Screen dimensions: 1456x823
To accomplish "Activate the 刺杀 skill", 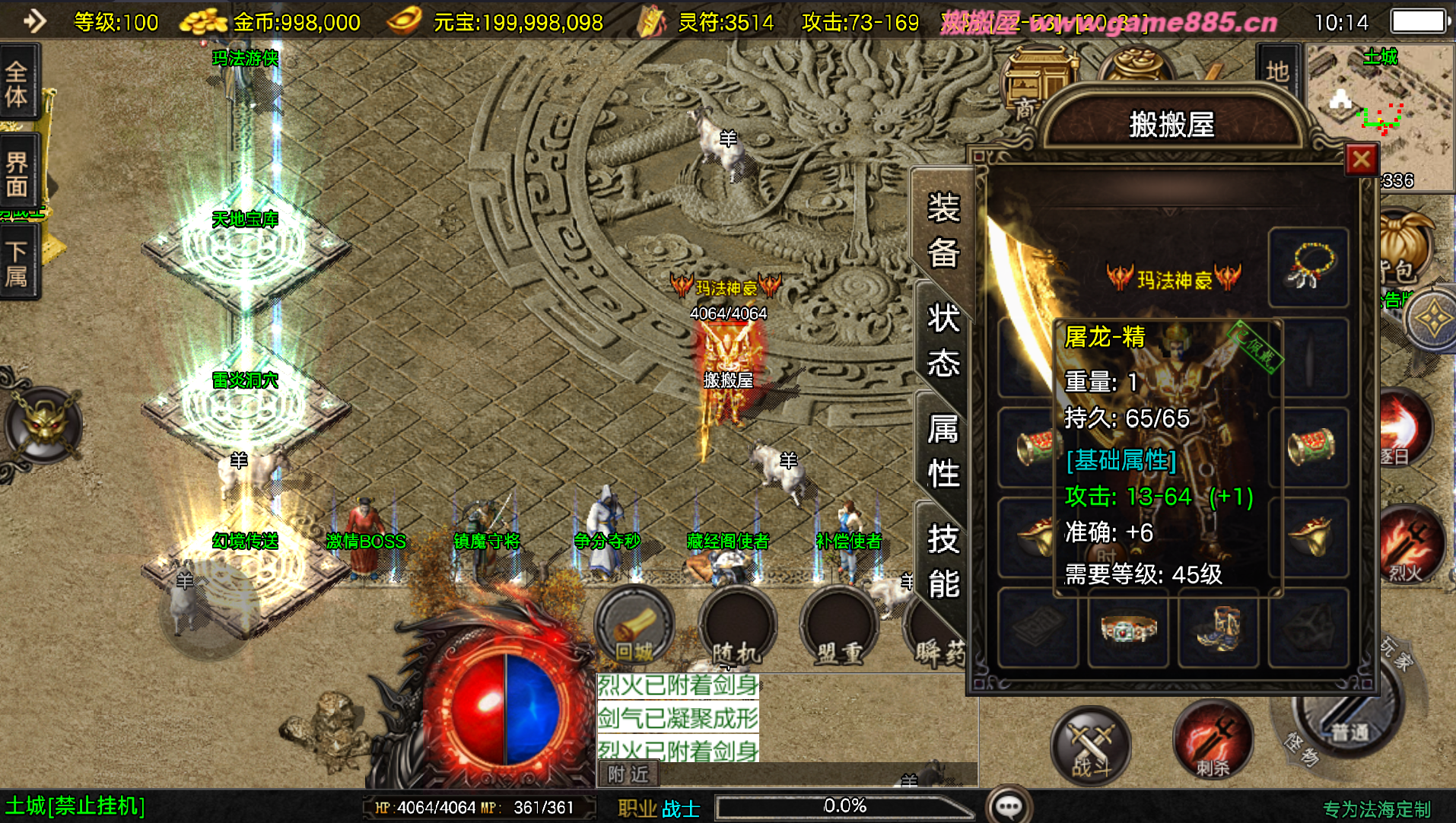I will (x=1213, y=742).
